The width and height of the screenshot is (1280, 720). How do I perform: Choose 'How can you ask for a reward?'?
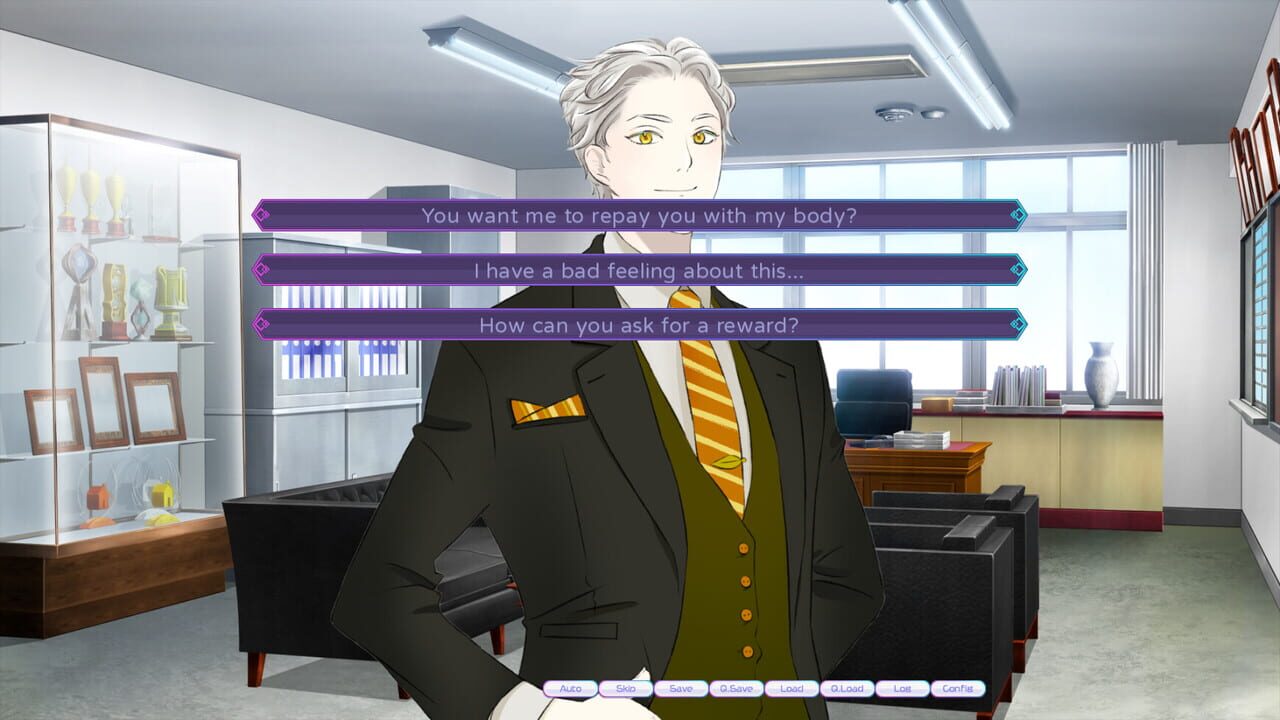(x=638, y=325)
